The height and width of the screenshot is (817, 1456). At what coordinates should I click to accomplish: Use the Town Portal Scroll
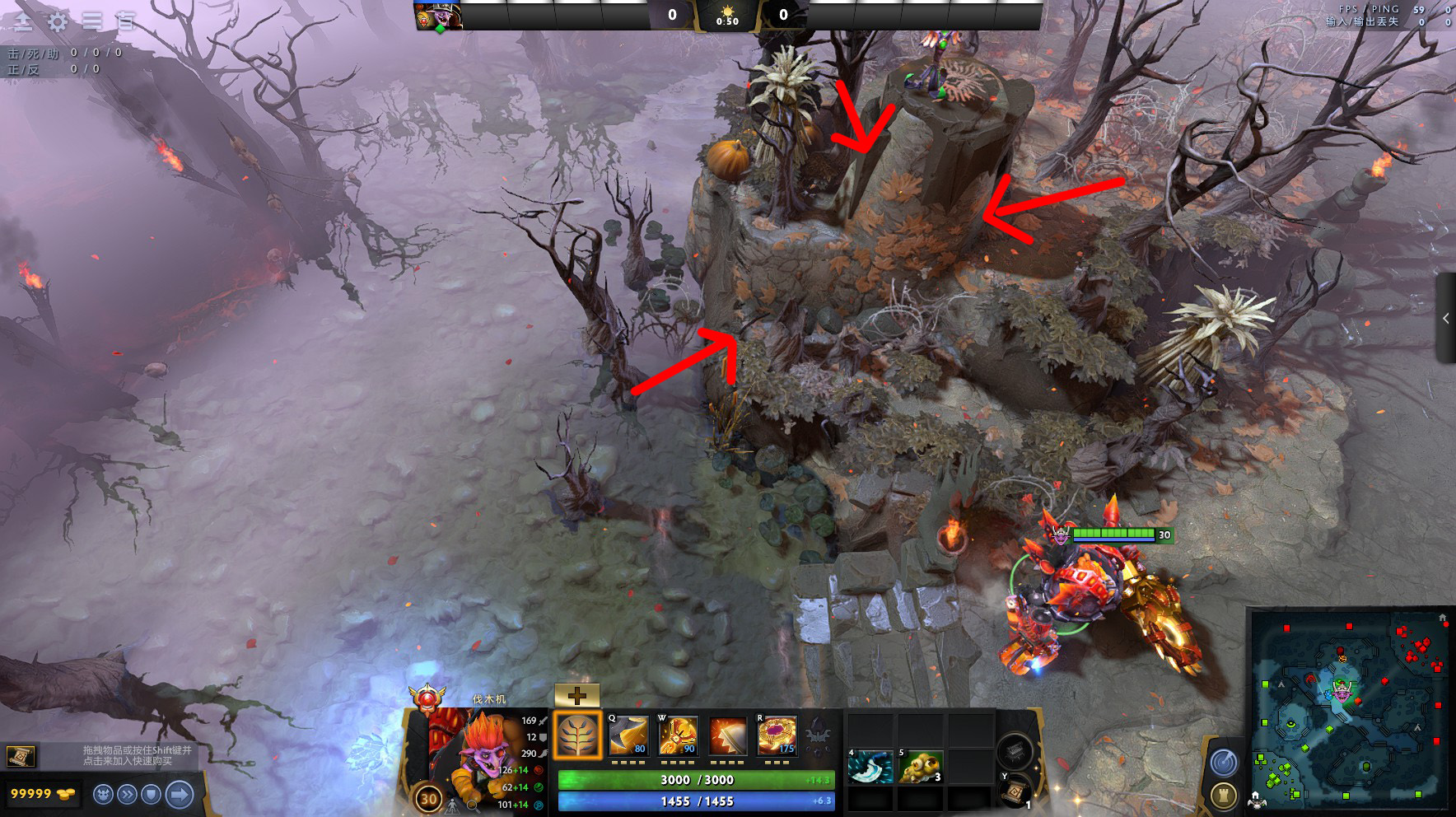coord(1015,792)
